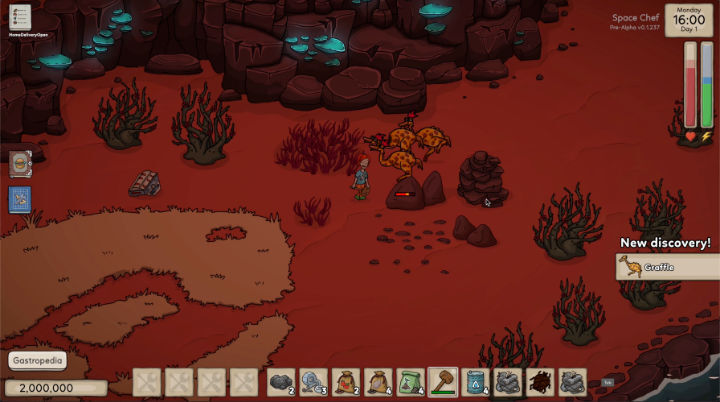720x402 pixels.
Task: Select the dark coal lump slot
Action: coord(280,382)
